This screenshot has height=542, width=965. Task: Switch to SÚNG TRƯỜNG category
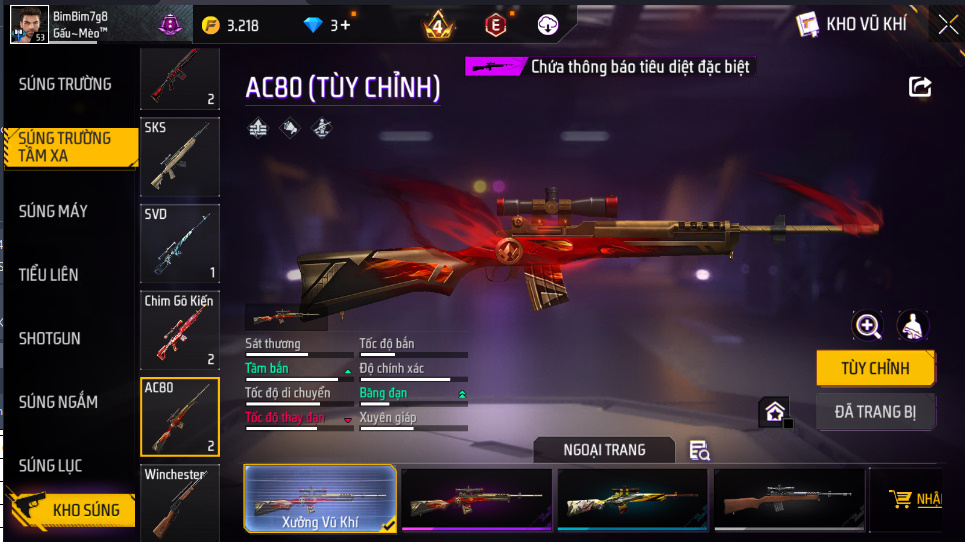coord(65,84)
